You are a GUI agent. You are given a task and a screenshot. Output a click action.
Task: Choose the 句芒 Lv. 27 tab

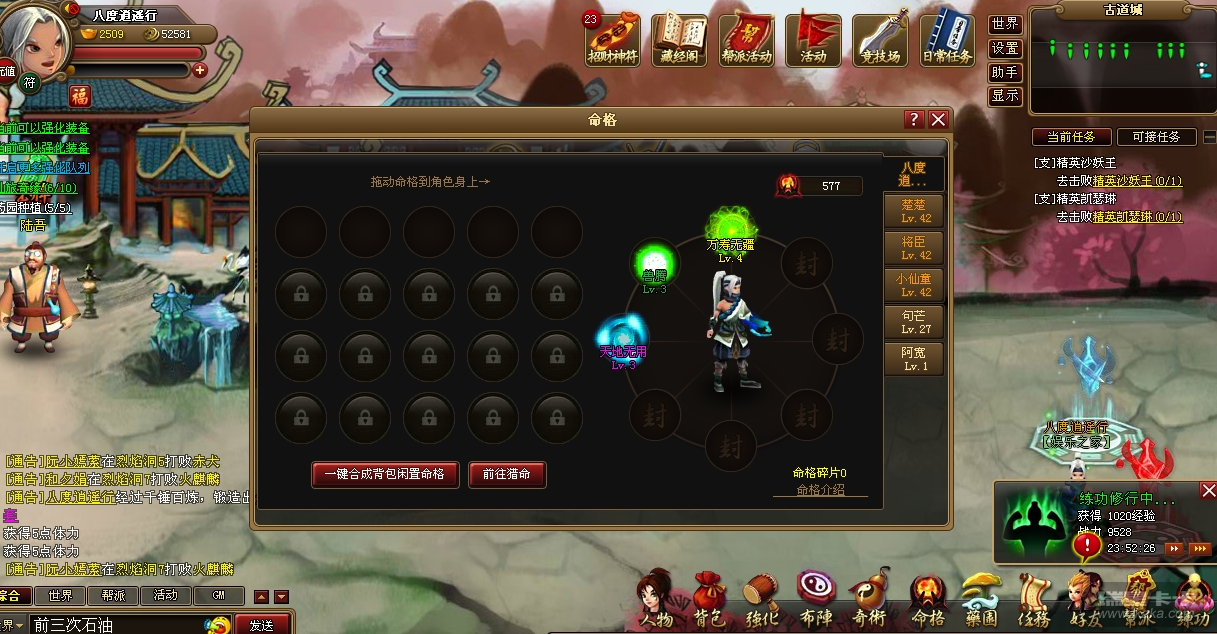(915, 322)
